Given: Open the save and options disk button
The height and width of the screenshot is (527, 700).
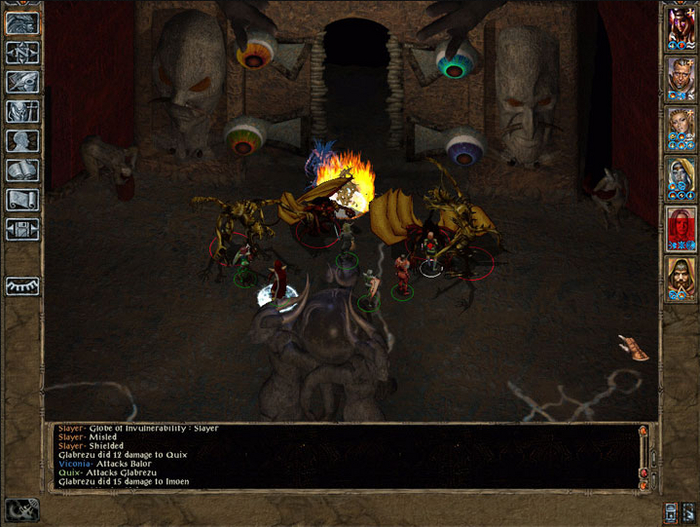Looking at the screenshot, I should click(22, 229).
